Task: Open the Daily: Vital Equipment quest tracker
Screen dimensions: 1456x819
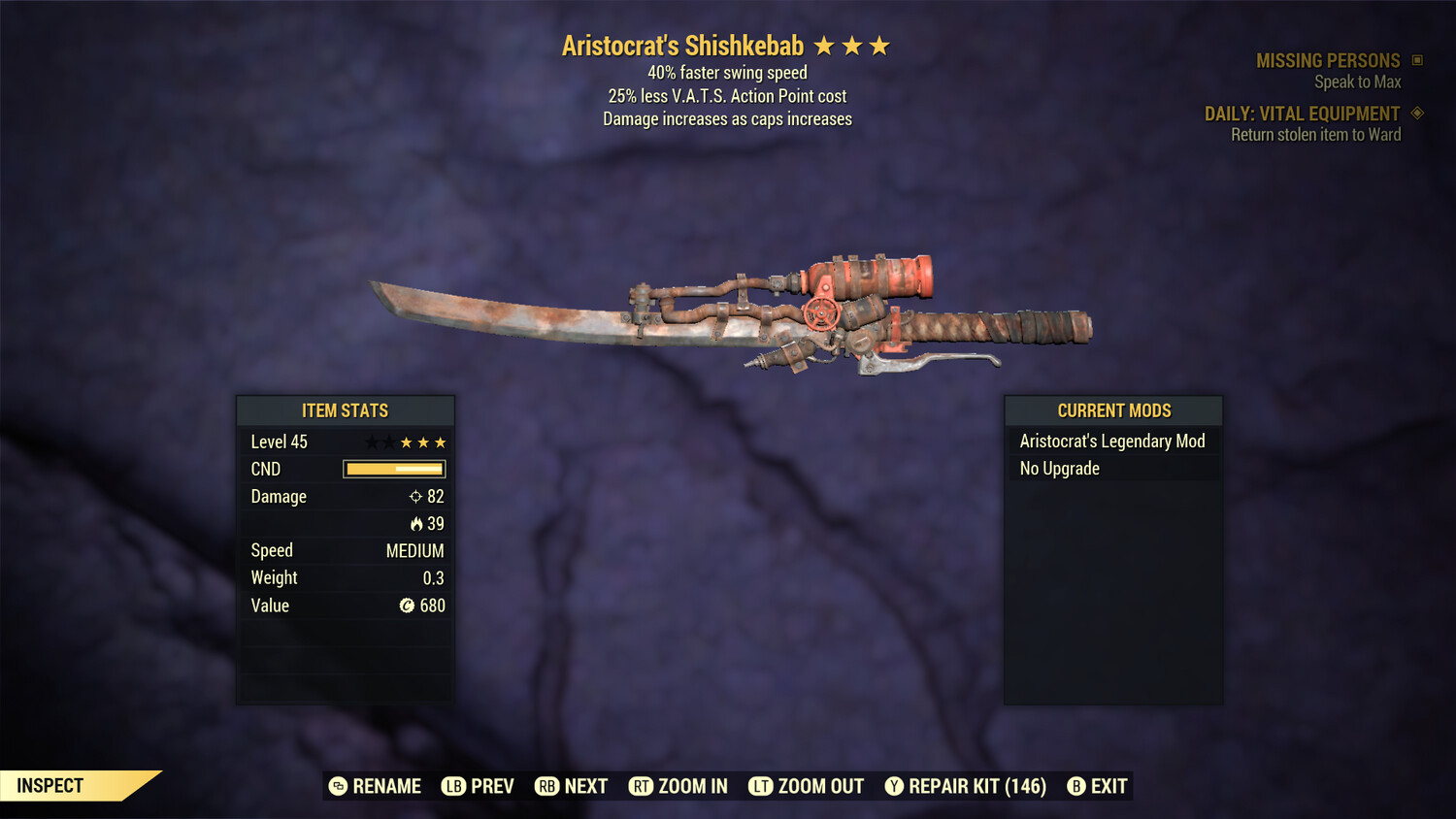Action: click(1302, 114)
